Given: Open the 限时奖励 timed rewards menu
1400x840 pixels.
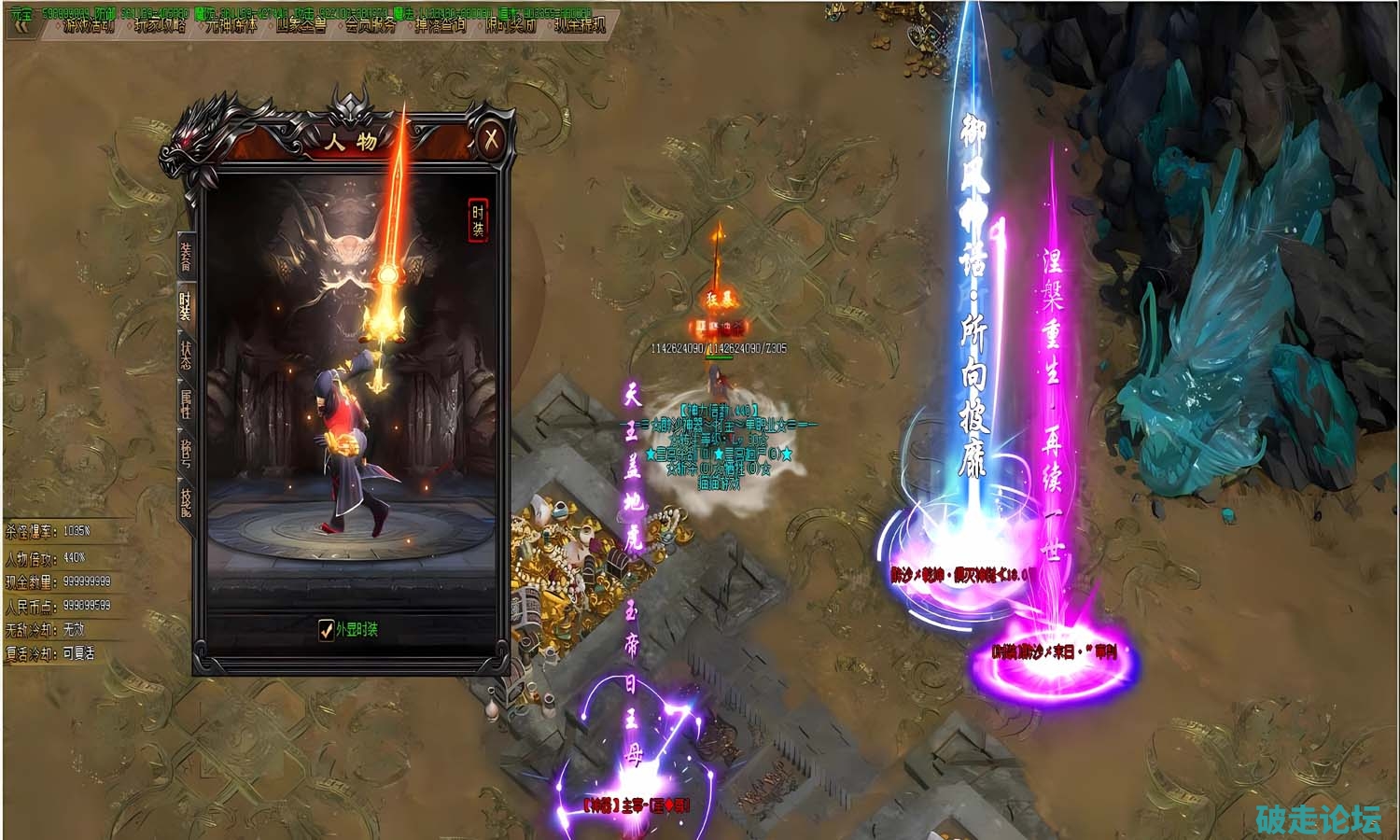Looking at the screenshot, I should tap(511, 26).
